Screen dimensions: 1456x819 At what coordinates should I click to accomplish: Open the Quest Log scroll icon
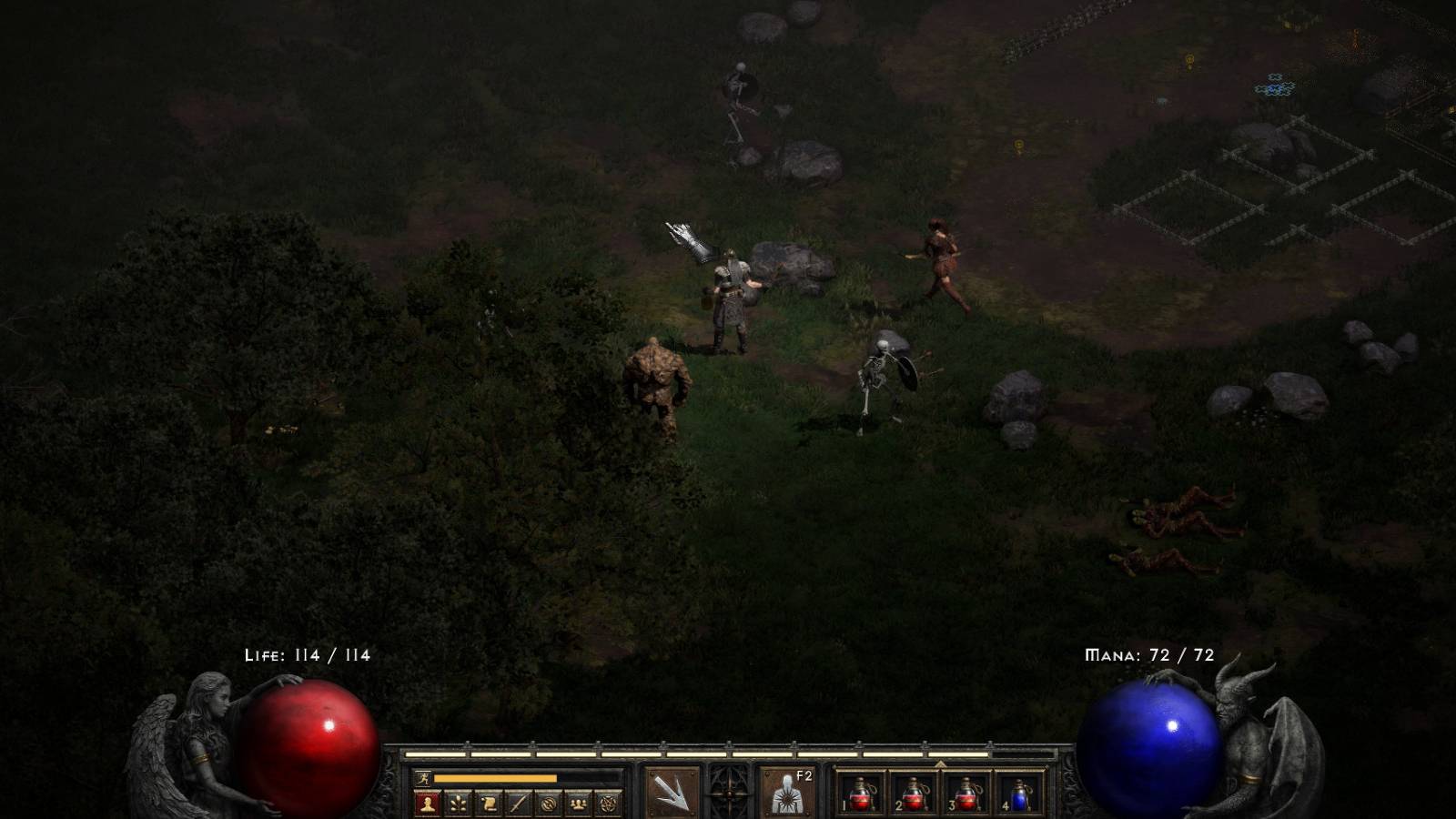pyautogui.click(x=488, y=802)
